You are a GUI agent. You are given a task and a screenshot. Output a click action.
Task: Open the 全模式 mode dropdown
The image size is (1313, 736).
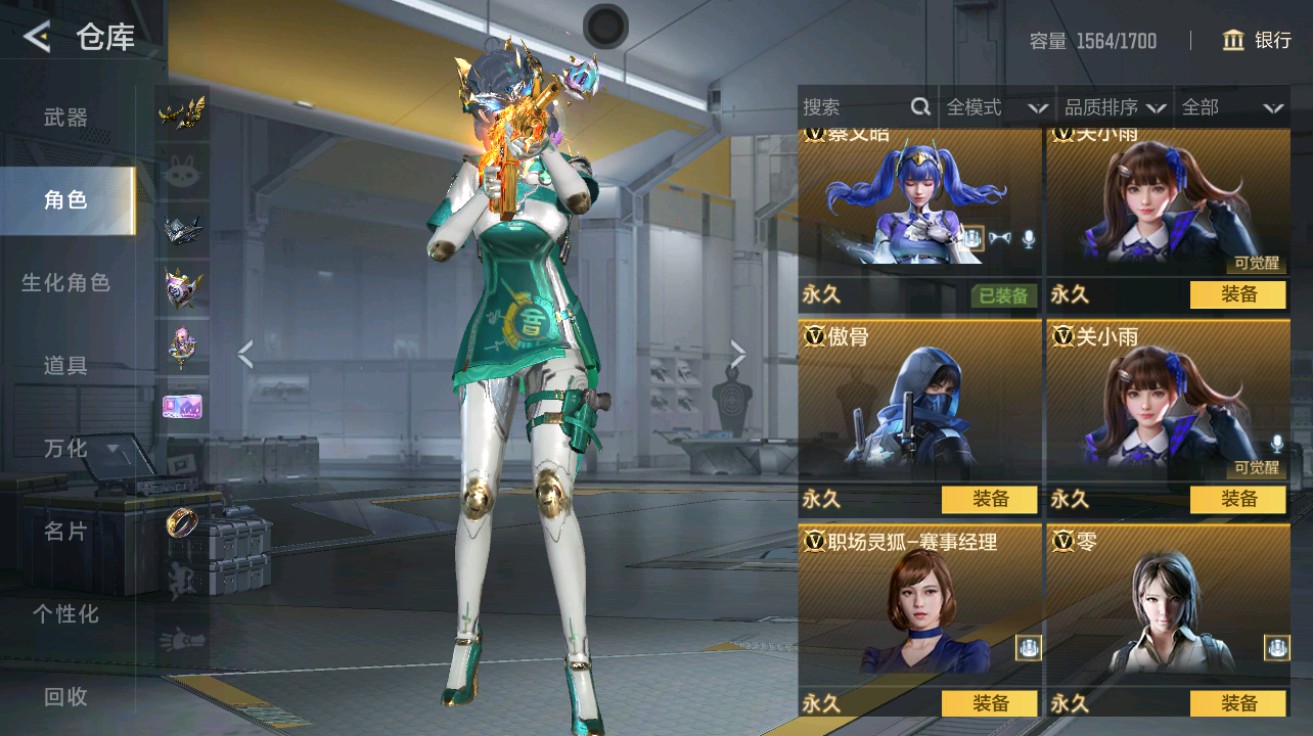pyautogui.click(x=996, y=107)
